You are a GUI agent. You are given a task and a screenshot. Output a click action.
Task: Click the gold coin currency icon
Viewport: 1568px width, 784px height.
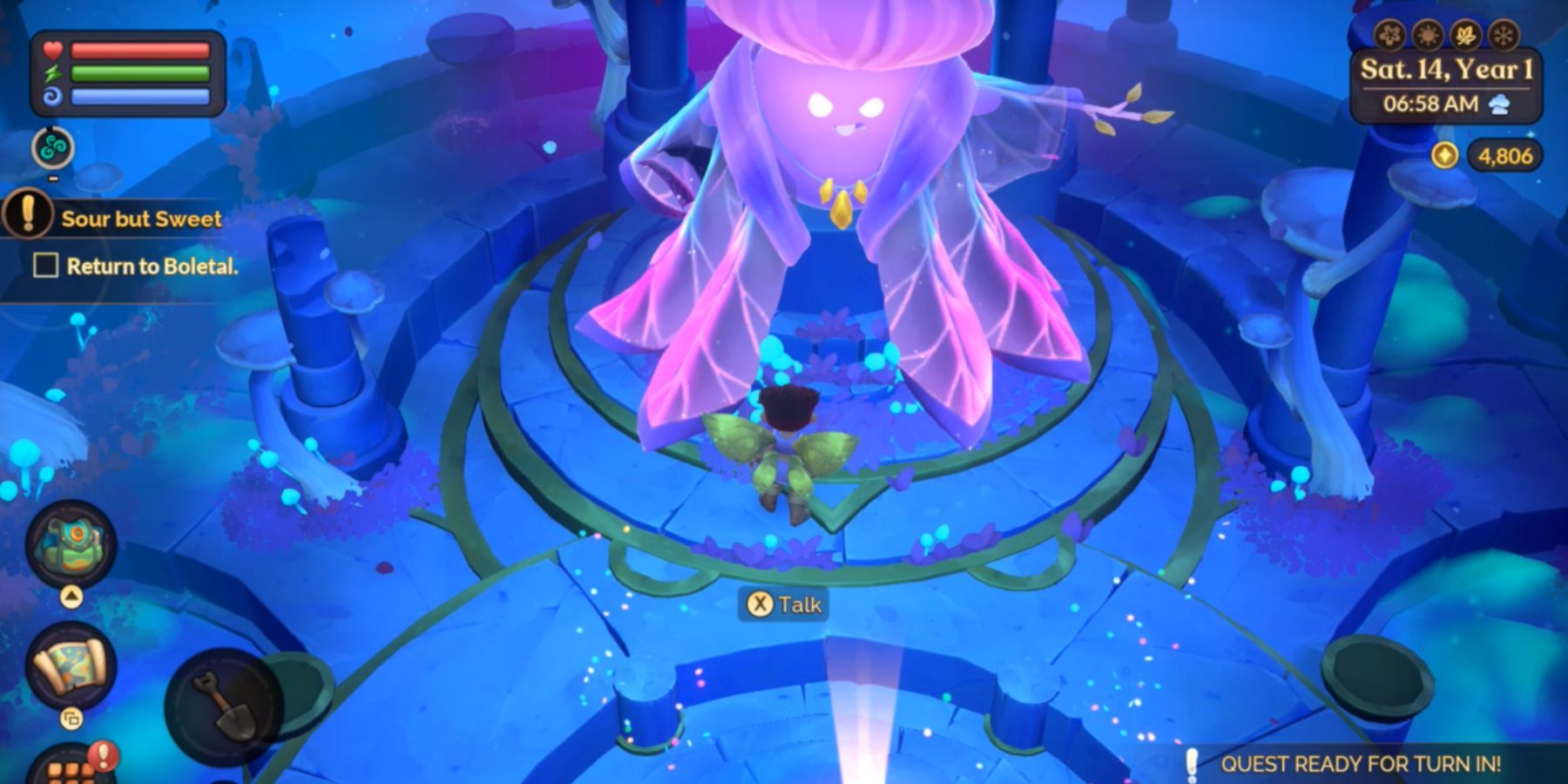click(x=1445, y=155)
